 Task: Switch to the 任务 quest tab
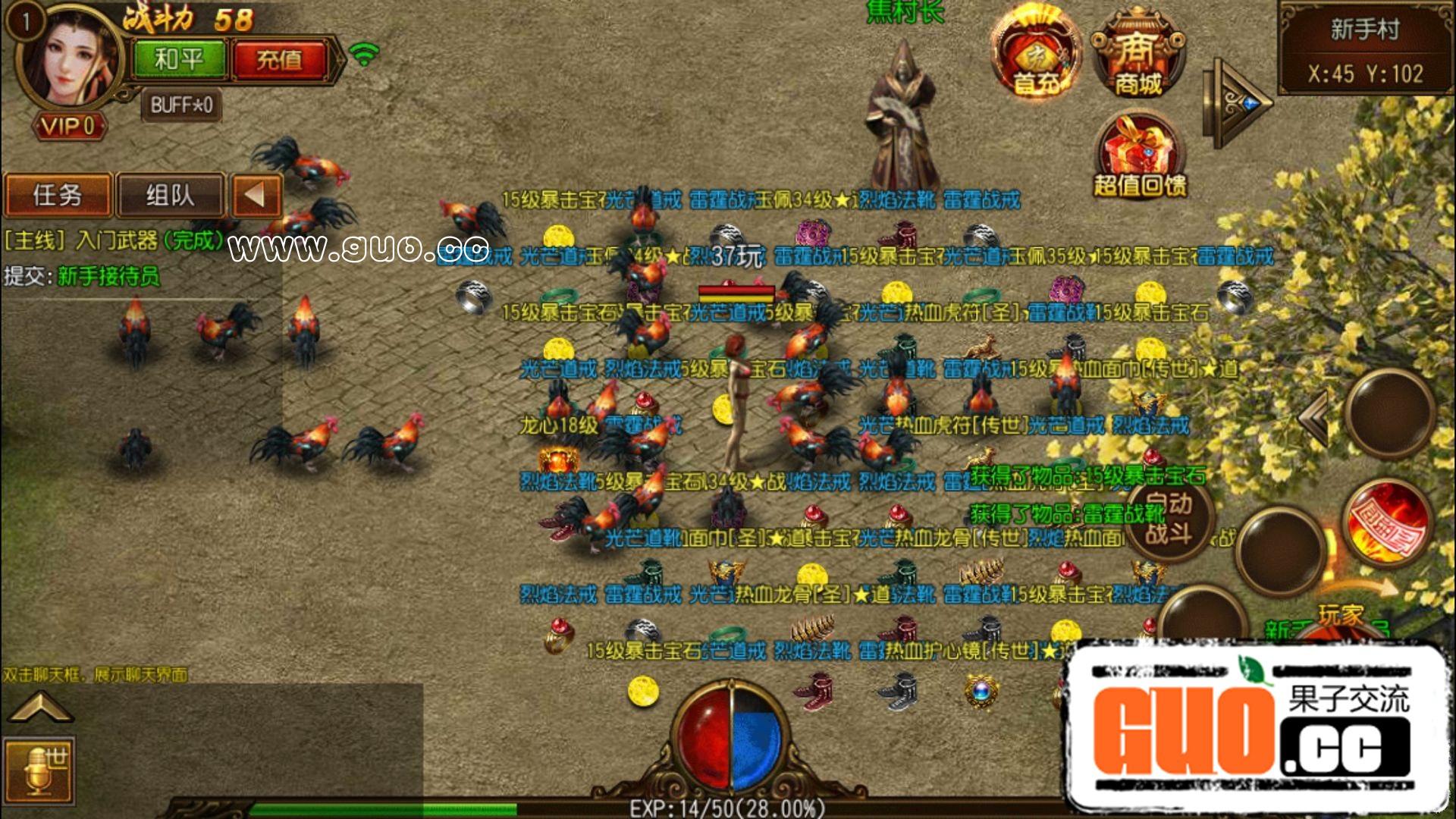pos(57,195)
